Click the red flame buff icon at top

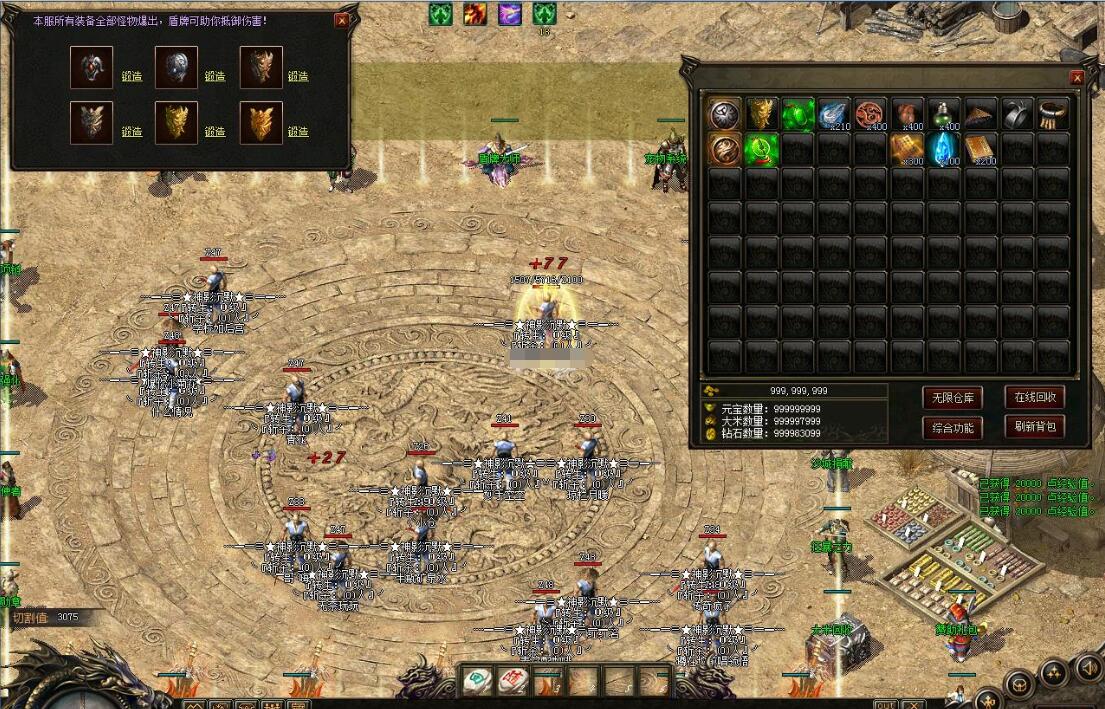tap(475, 14)
